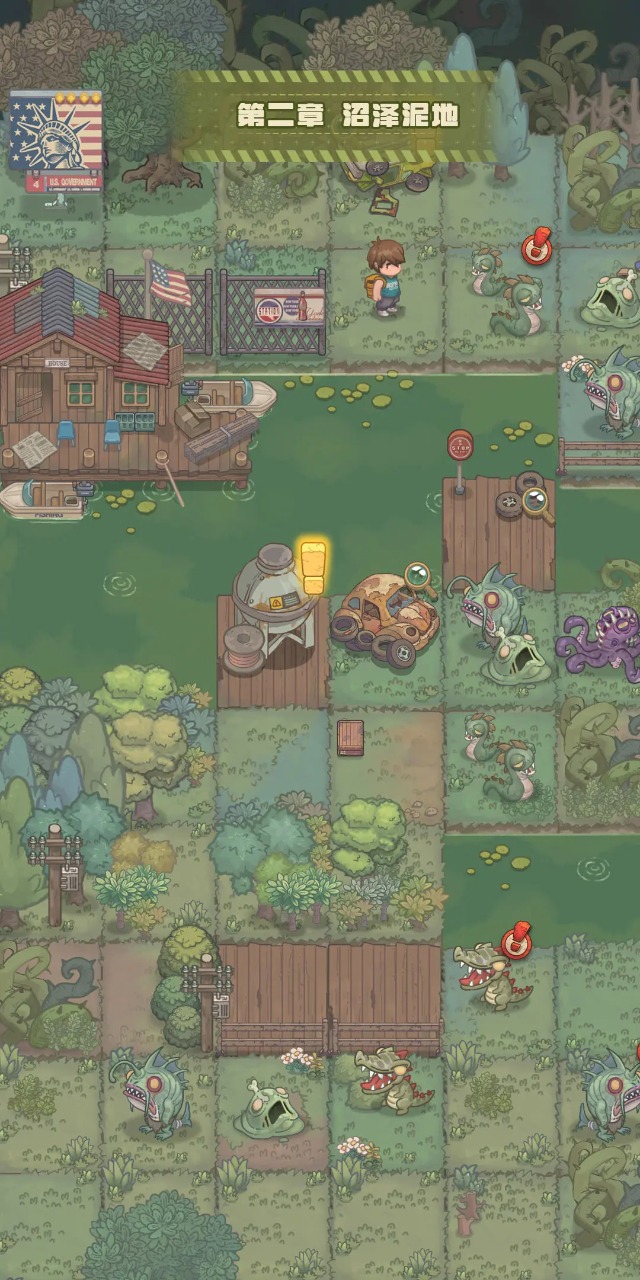Tap the glowing yellow exclamation marker

pyautogui.click(x=314, y=568)
